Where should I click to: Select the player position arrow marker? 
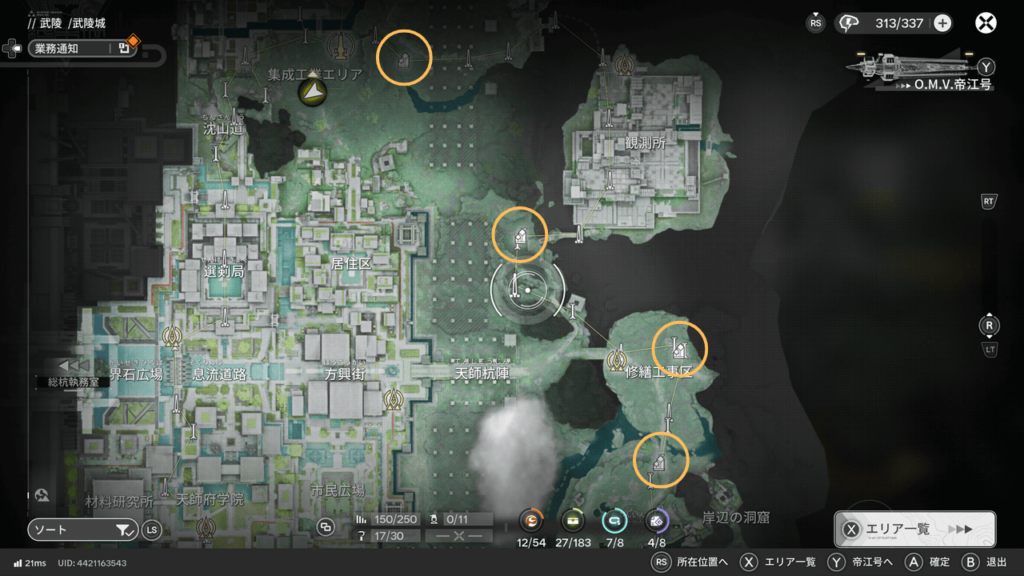pyautogui.click(x=313, y=93)
